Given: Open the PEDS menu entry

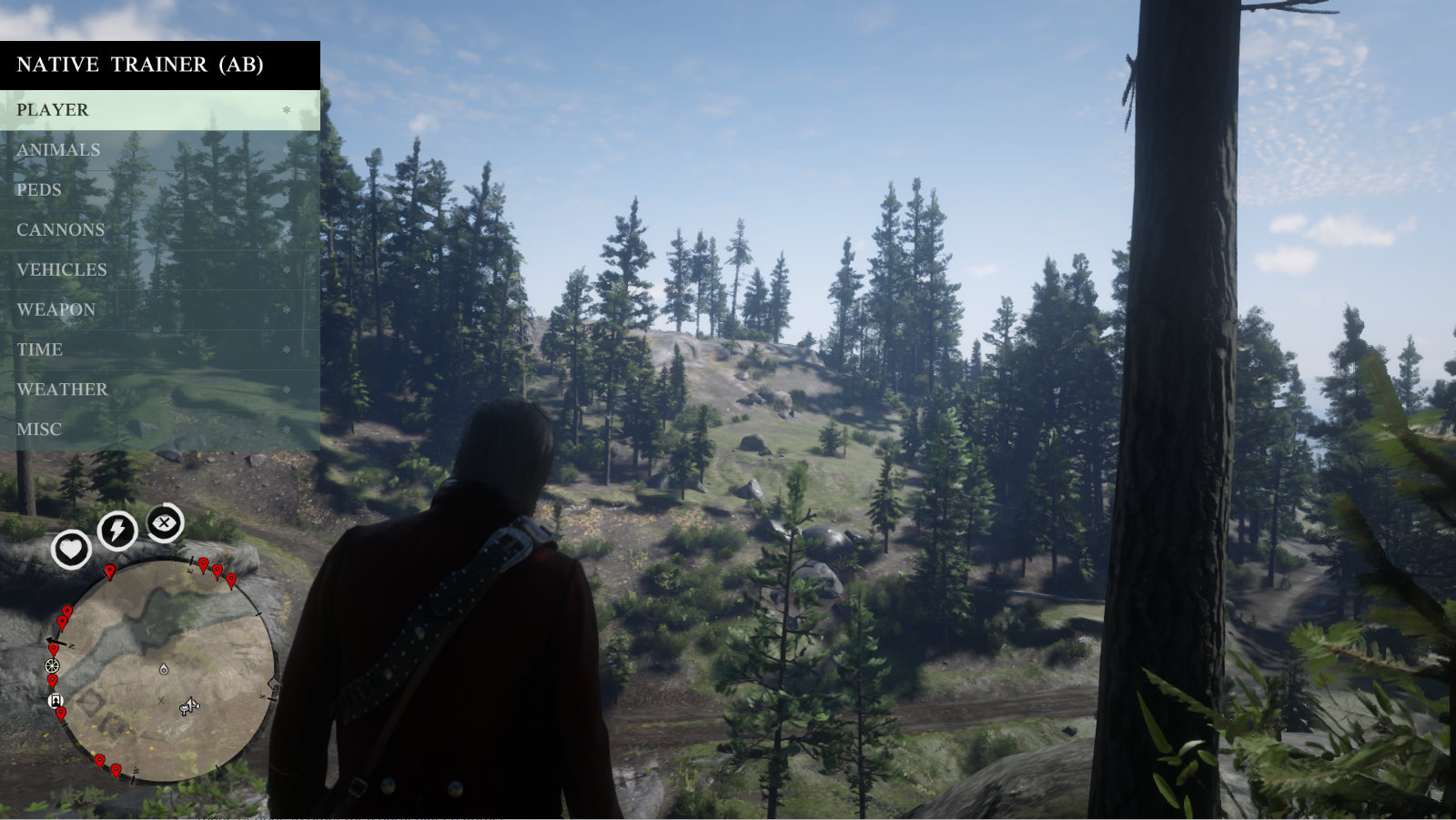Looking at the screenshot, I should [x=38, y=189].
